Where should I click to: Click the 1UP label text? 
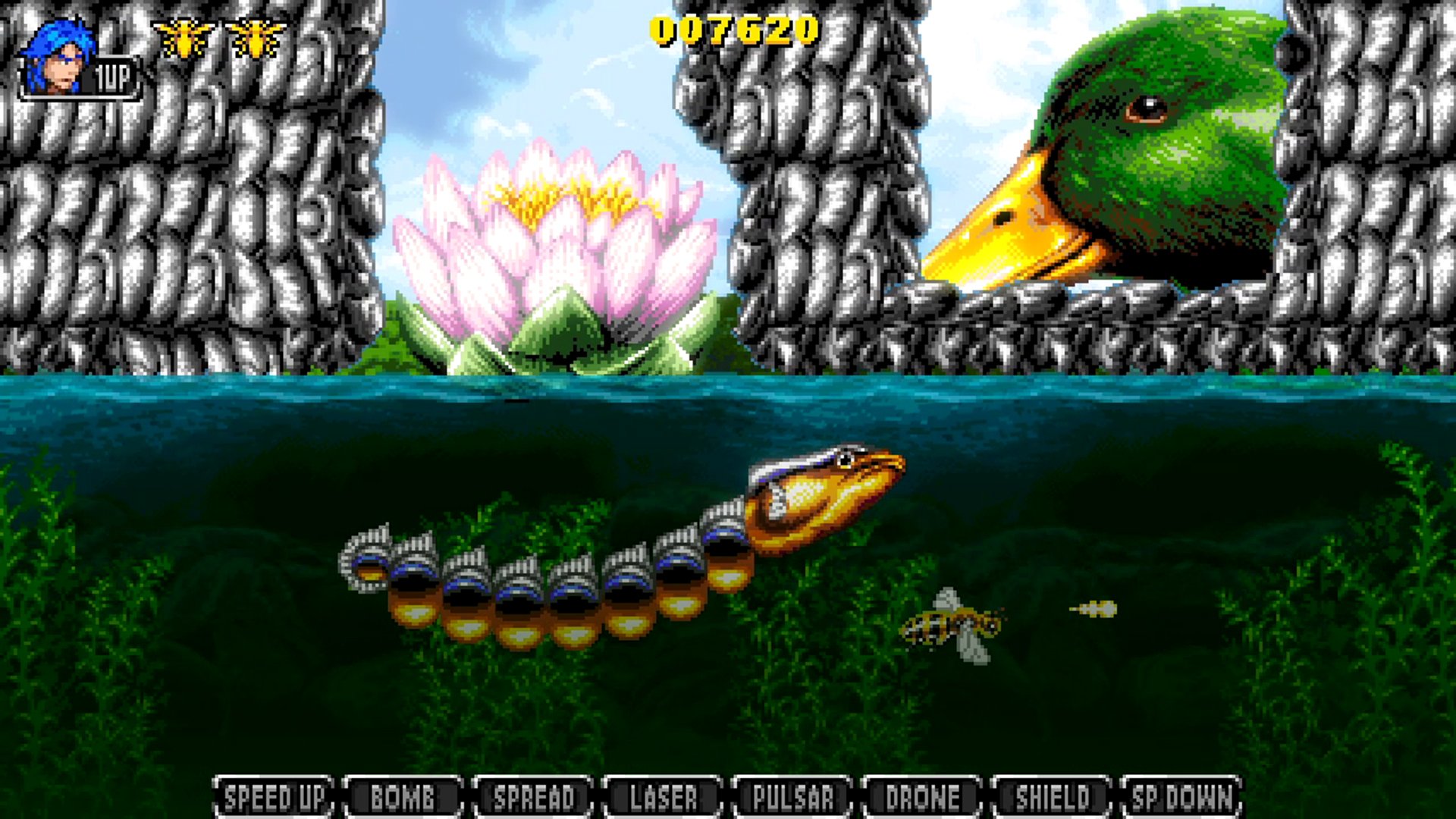(111, 74)
